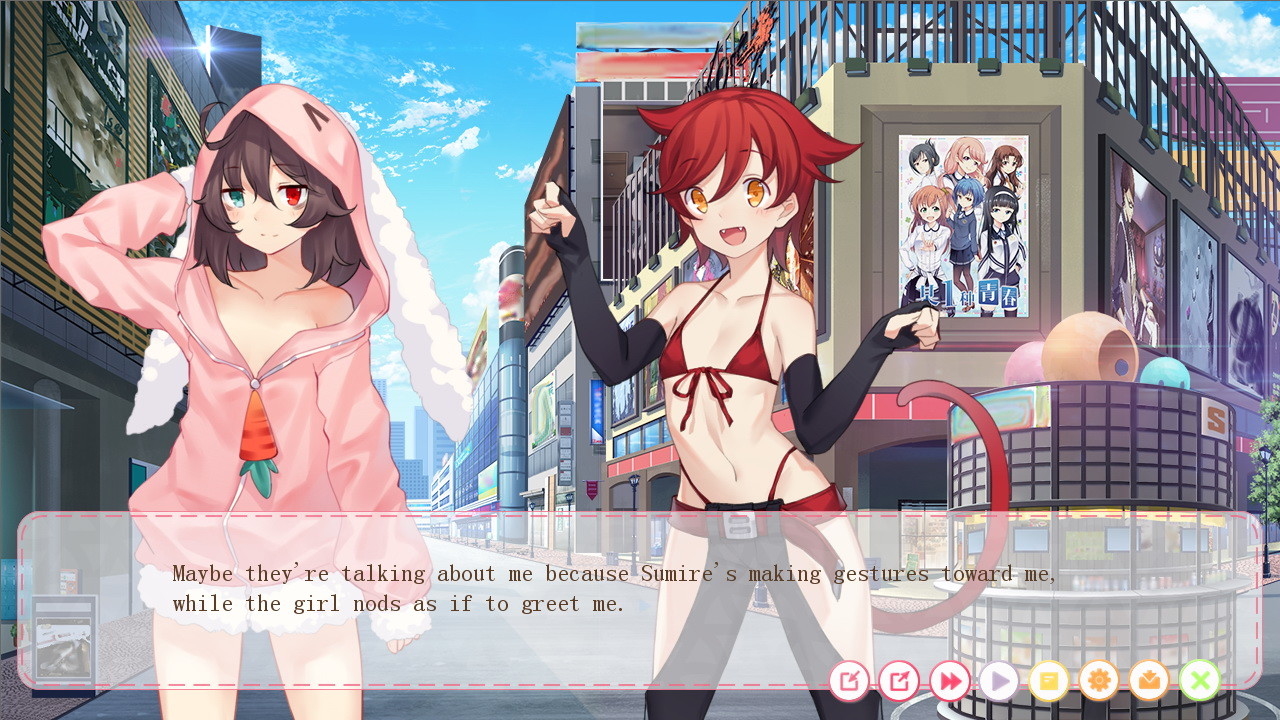Open the load icon with outward arrow
The image size is (1280, 720).
click(x=899, y=682)
